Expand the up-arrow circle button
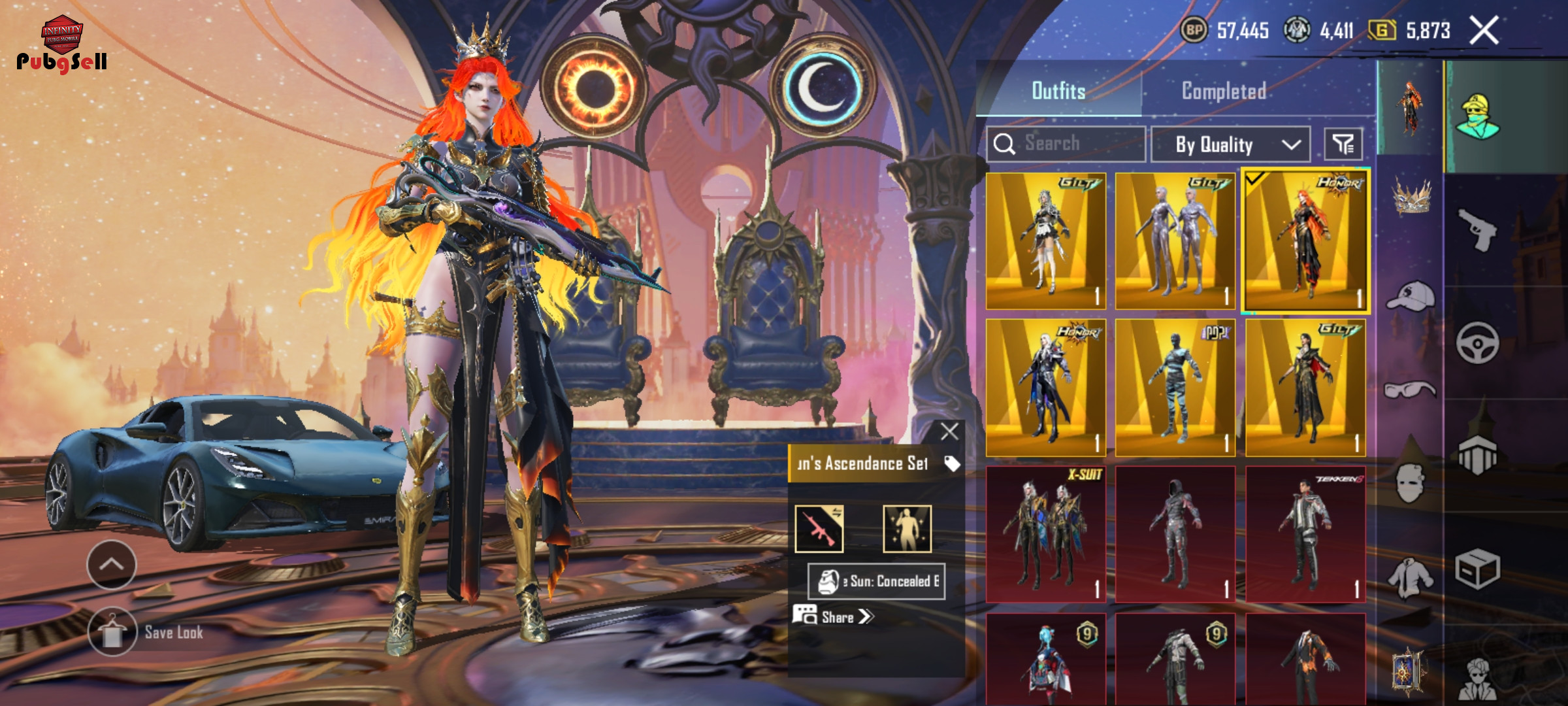Viewport: 1568px width, 706px height. tap(111, 564)
